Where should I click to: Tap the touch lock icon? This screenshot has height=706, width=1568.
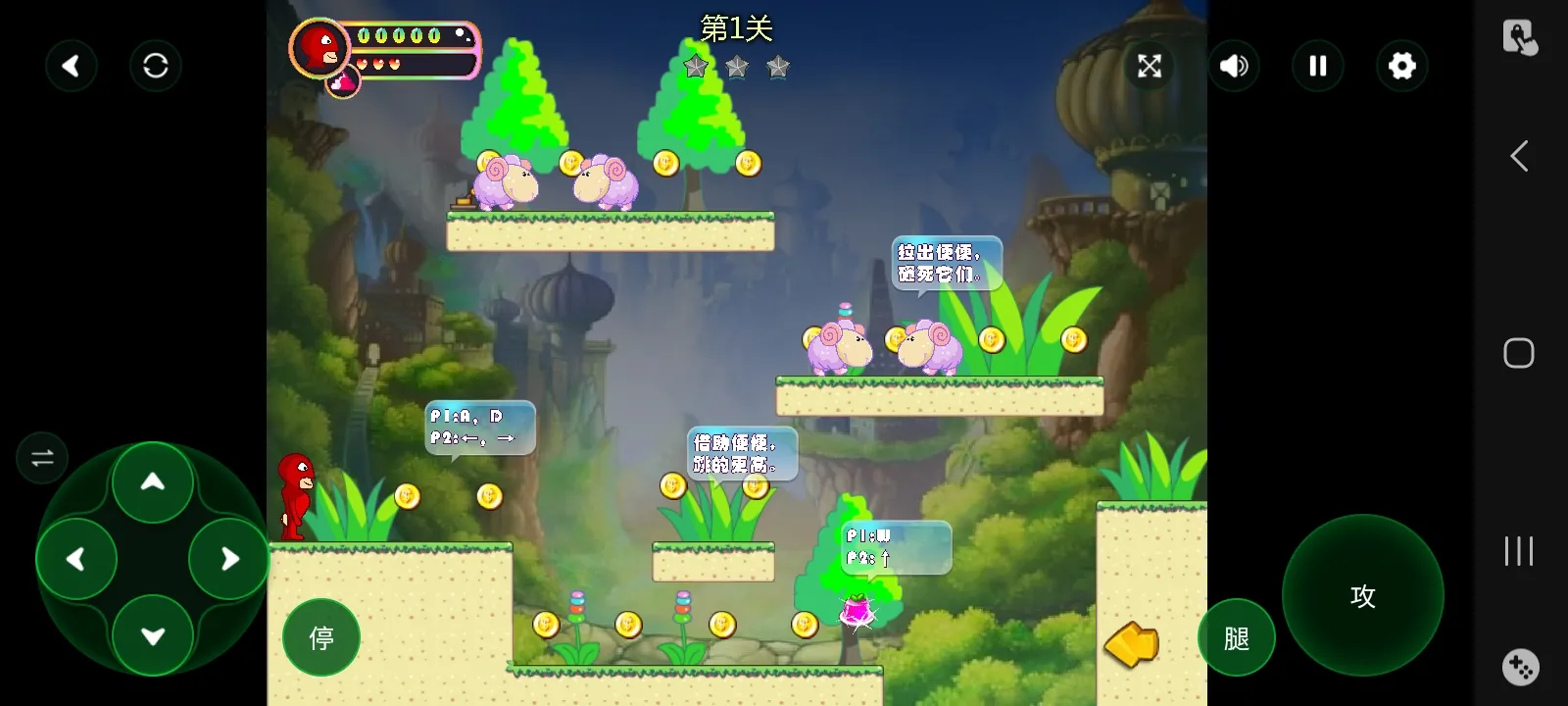(1520, 37)
